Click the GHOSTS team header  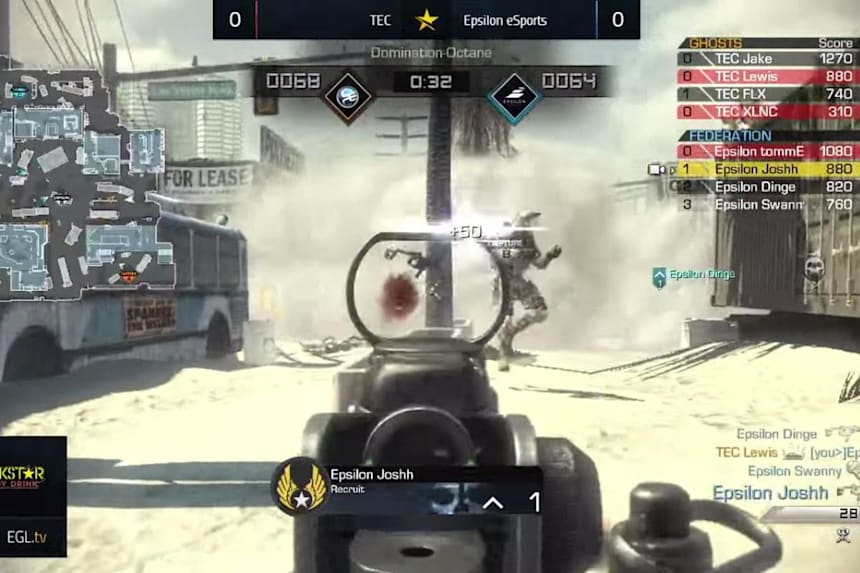point(717,43)
